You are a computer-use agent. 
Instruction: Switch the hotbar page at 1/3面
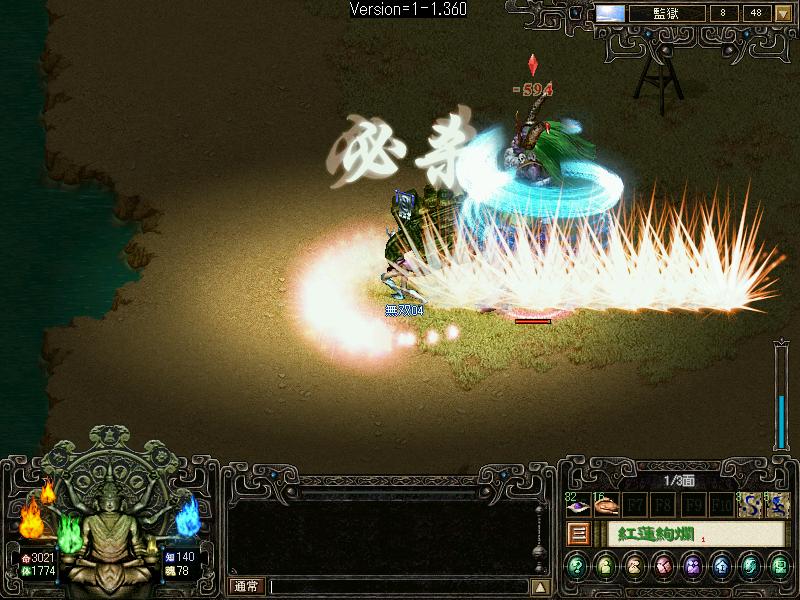(x=680, y=481)
